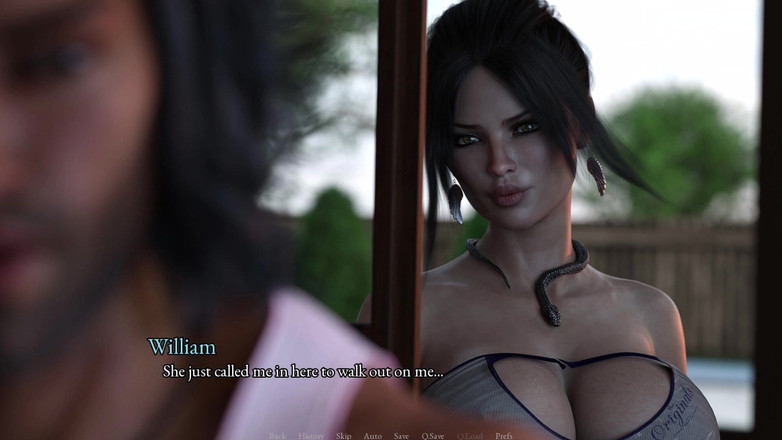Viewport: 782px width, 440px height.
Task: Skip ahead through dialogue
Action: [343, 436]
